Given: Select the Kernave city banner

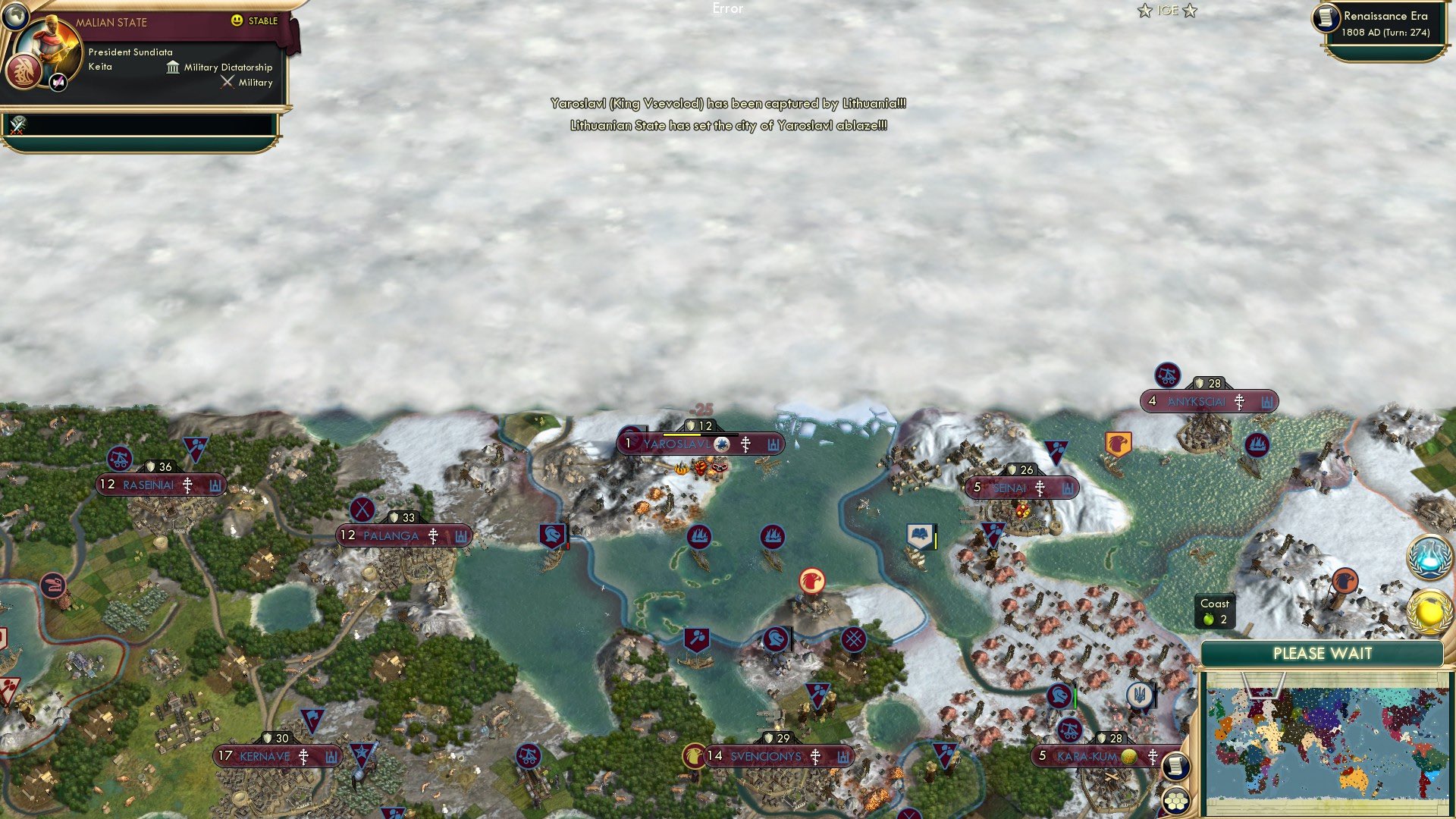Looking at the screenshot, I should click(265, 756).
